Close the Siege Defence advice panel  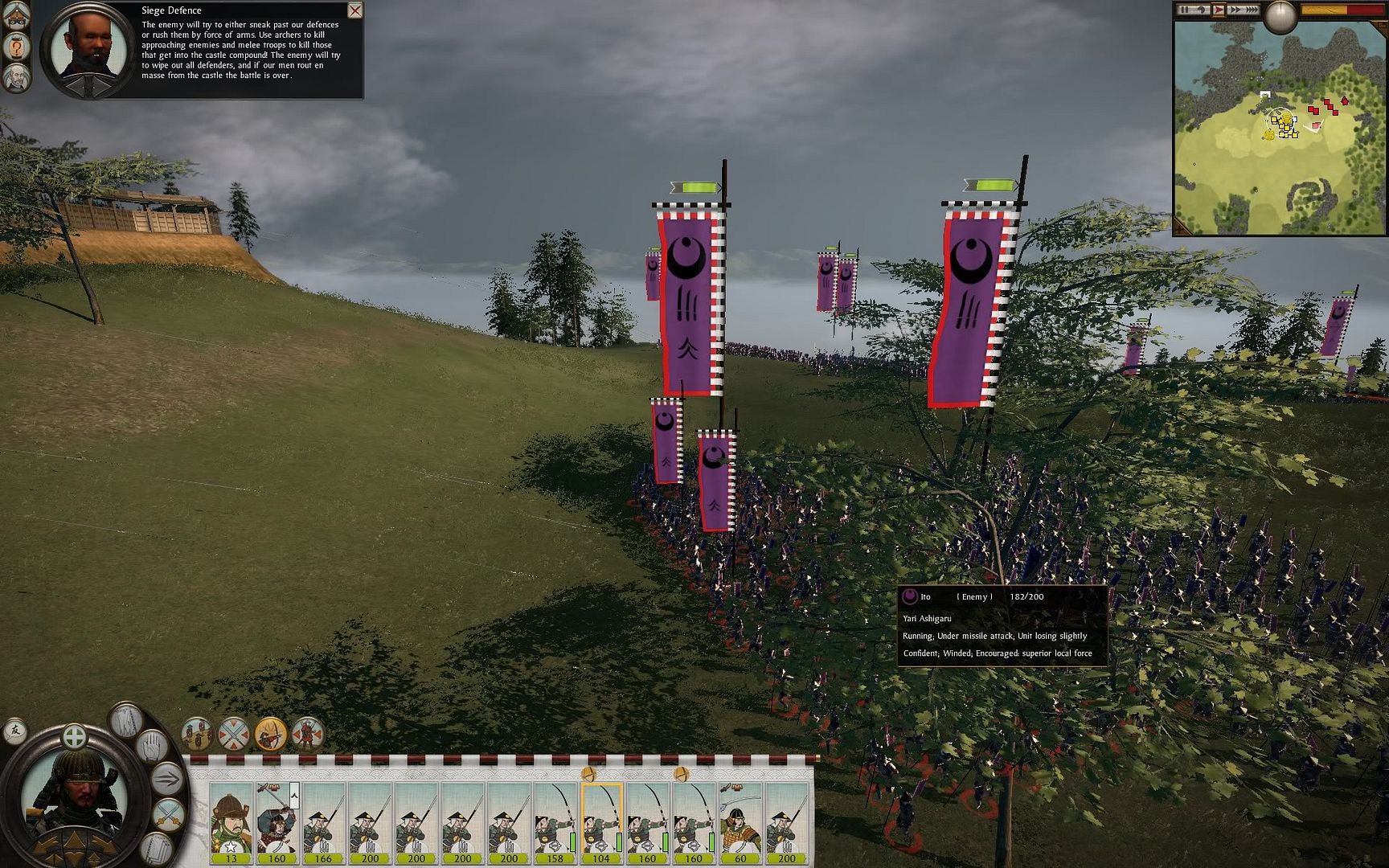(354, 10)
